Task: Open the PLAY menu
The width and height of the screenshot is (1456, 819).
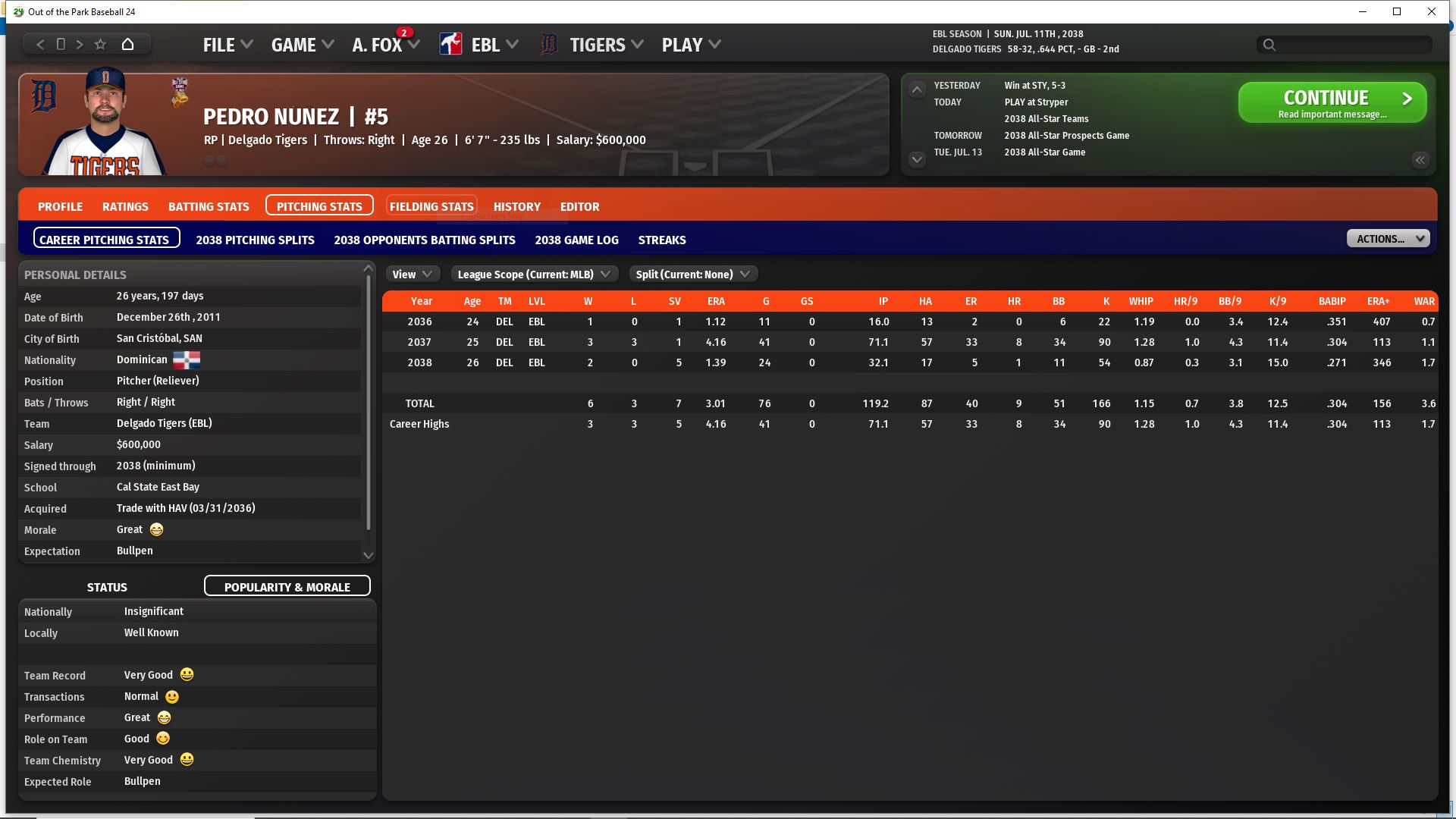Action: point(690,45)
